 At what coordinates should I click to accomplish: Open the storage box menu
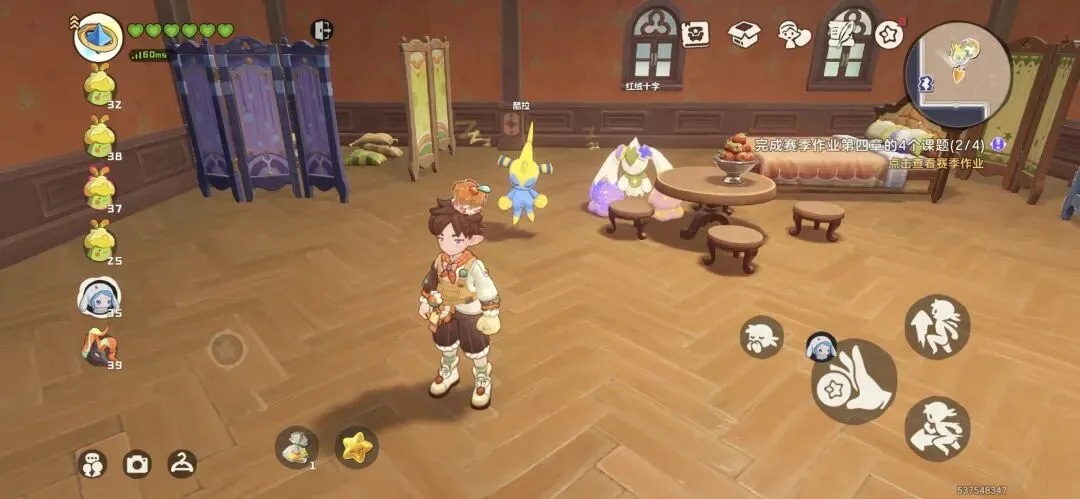tap(744, 34)
